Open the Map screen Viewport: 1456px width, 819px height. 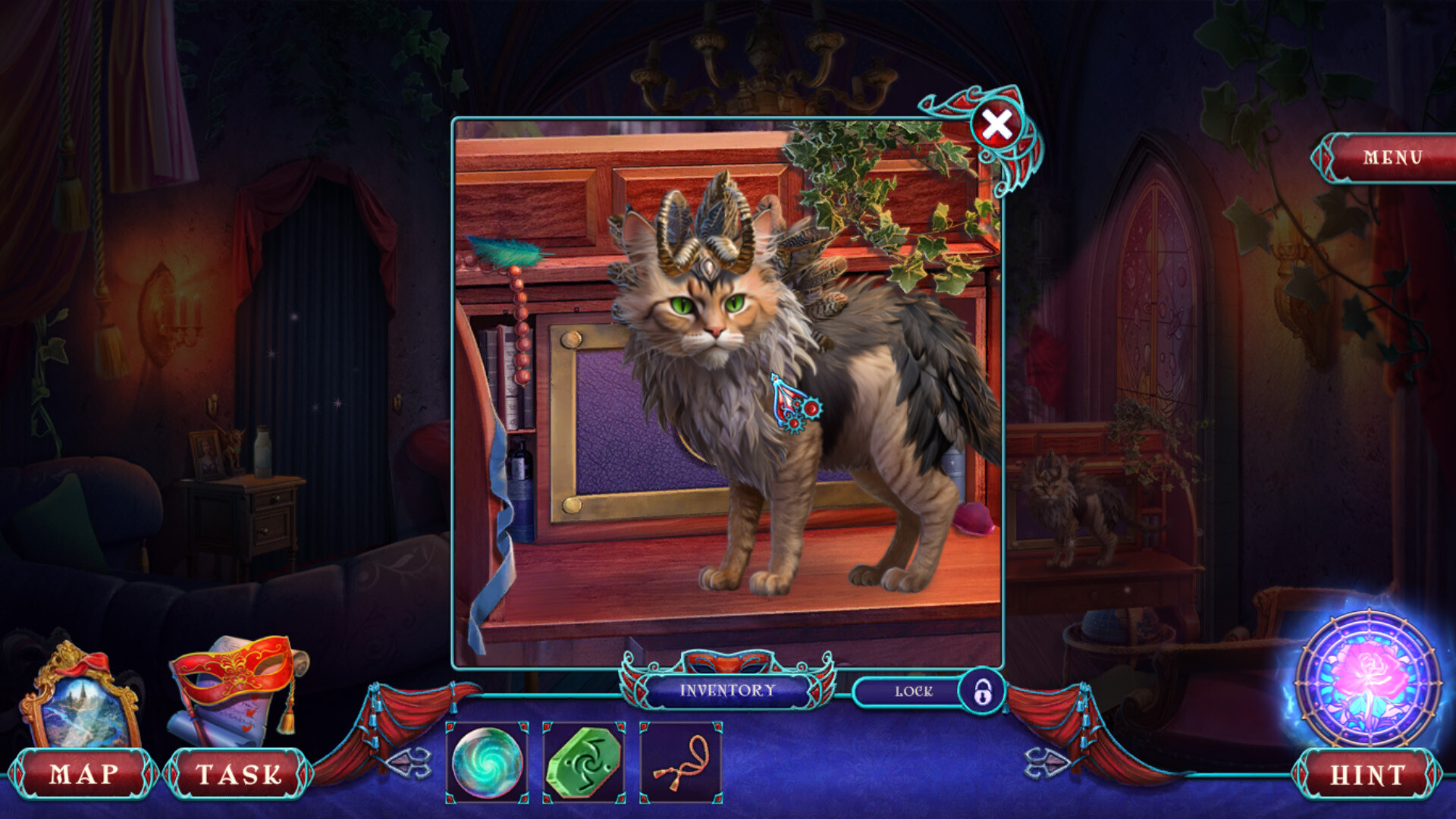coord(83,773)
